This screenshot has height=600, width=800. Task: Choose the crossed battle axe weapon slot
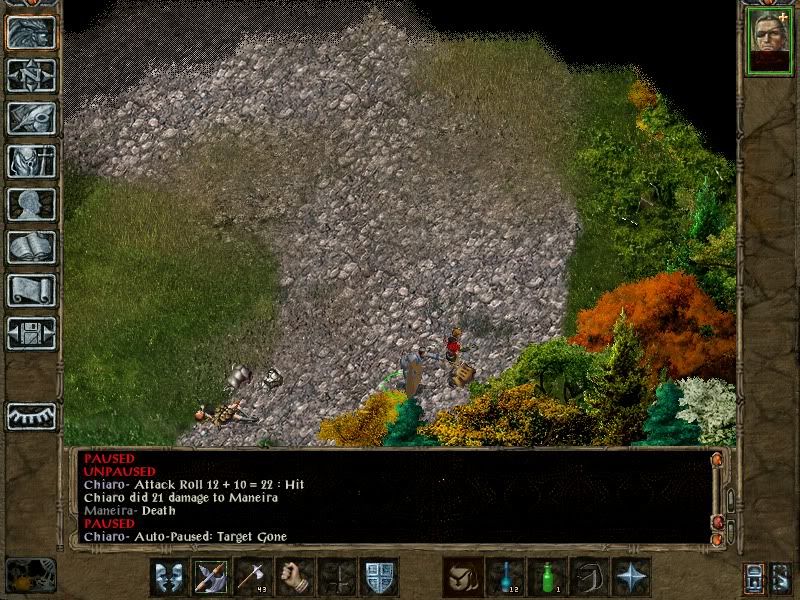click(x=211, y=577)
